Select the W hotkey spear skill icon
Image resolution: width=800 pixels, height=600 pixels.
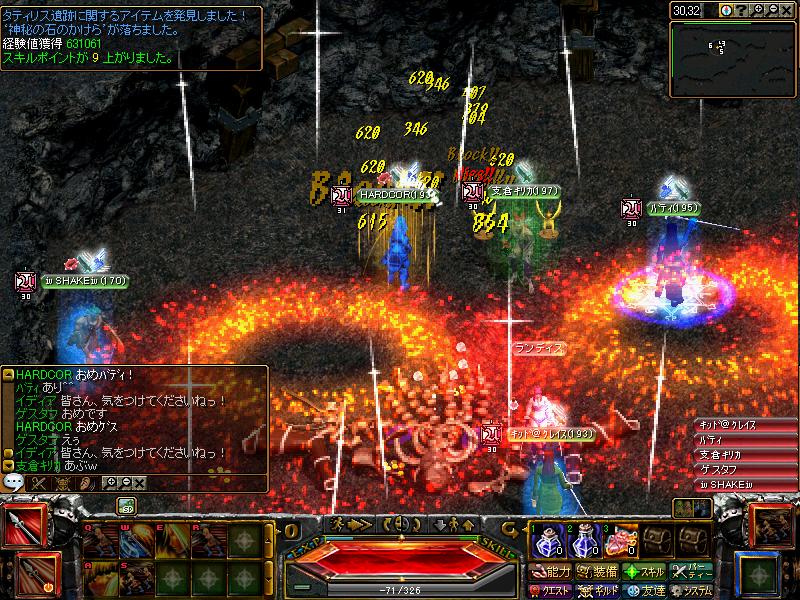[135, 541]
